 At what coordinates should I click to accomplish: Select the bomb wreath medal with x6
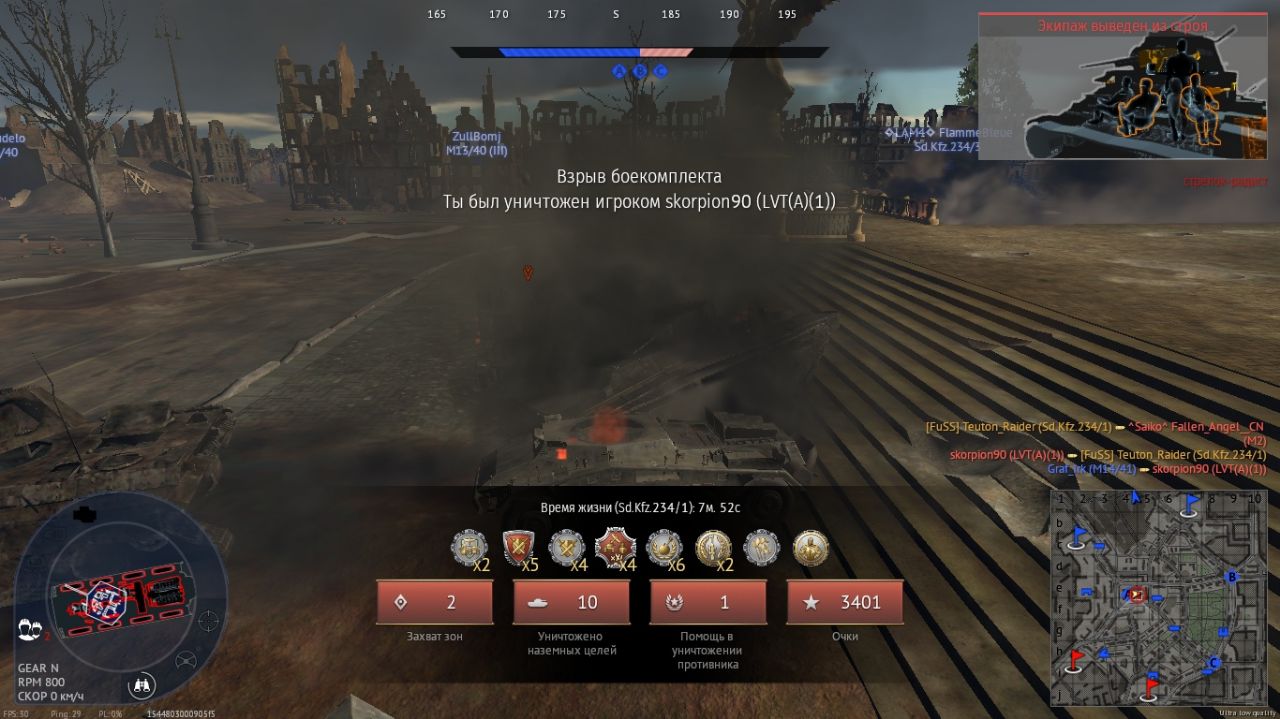664,548
